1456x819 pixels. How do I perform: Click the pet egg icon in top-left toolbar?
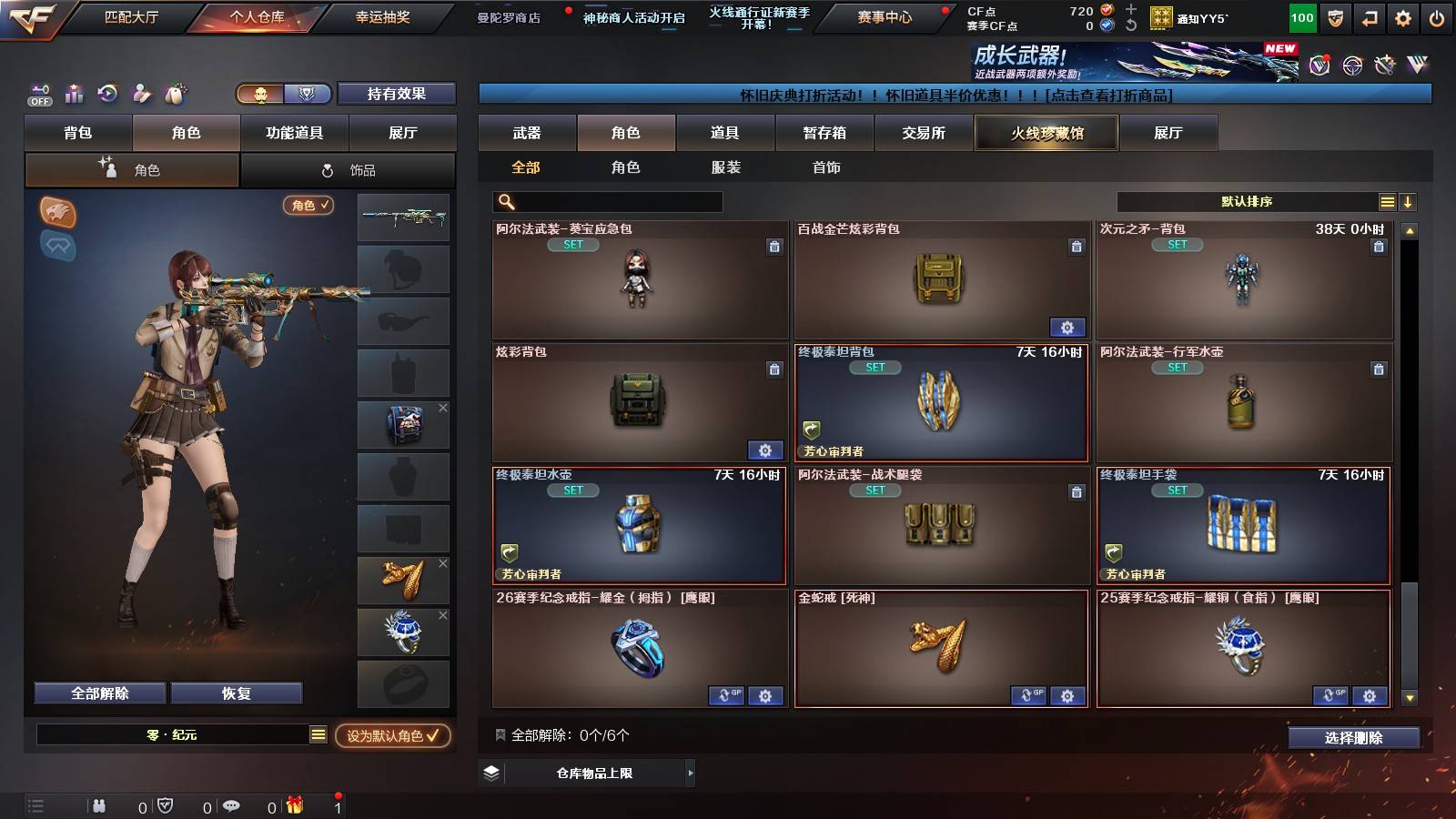point(174,94)
